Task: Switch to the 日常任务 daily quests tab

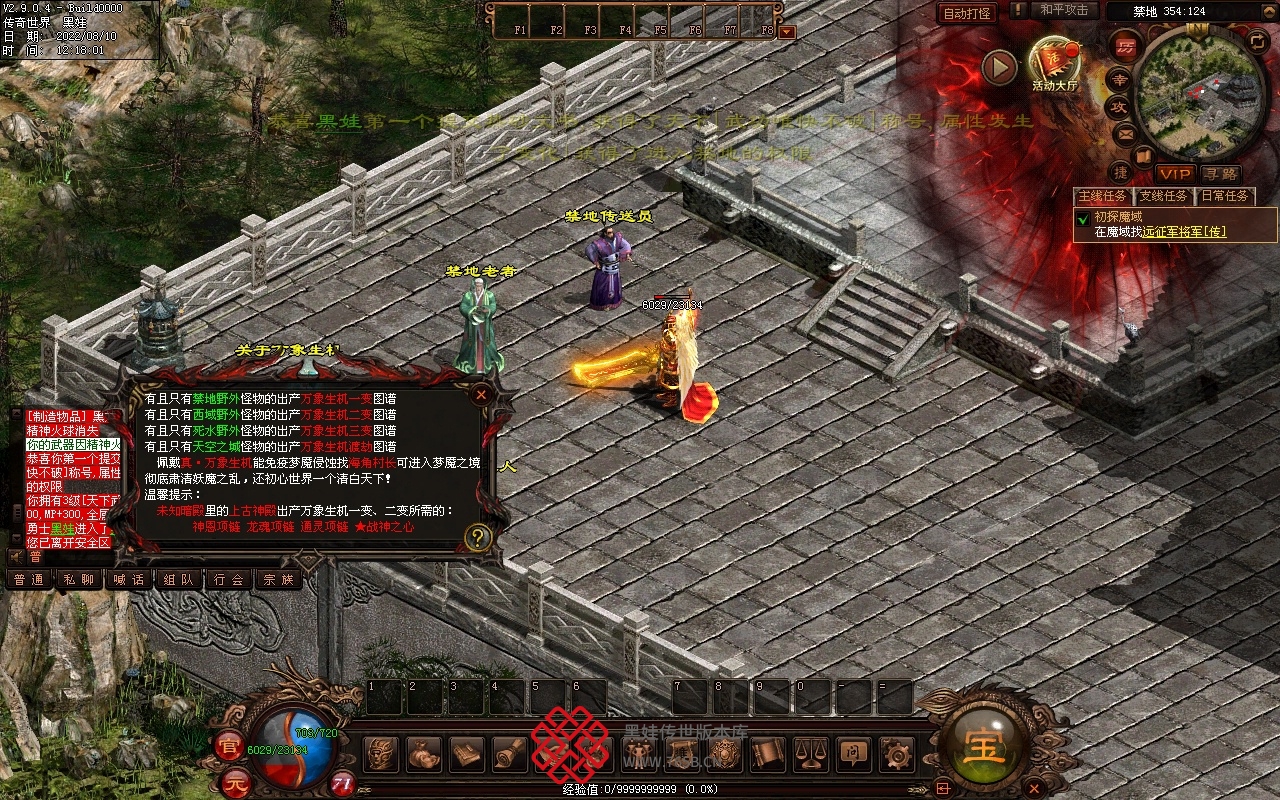Action: pos(1224,196)
